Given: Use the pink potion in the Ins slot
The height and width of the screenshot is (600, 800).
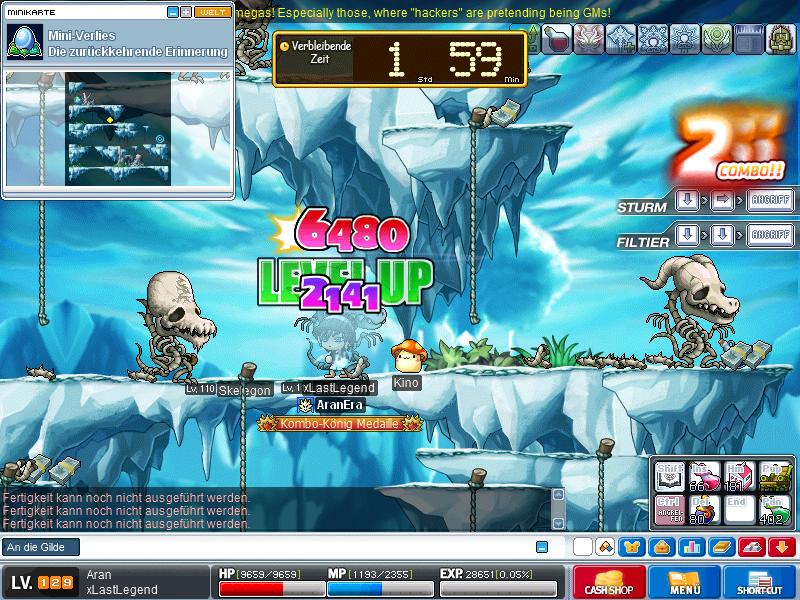Looking at the screenshot, I should (705, 476).
